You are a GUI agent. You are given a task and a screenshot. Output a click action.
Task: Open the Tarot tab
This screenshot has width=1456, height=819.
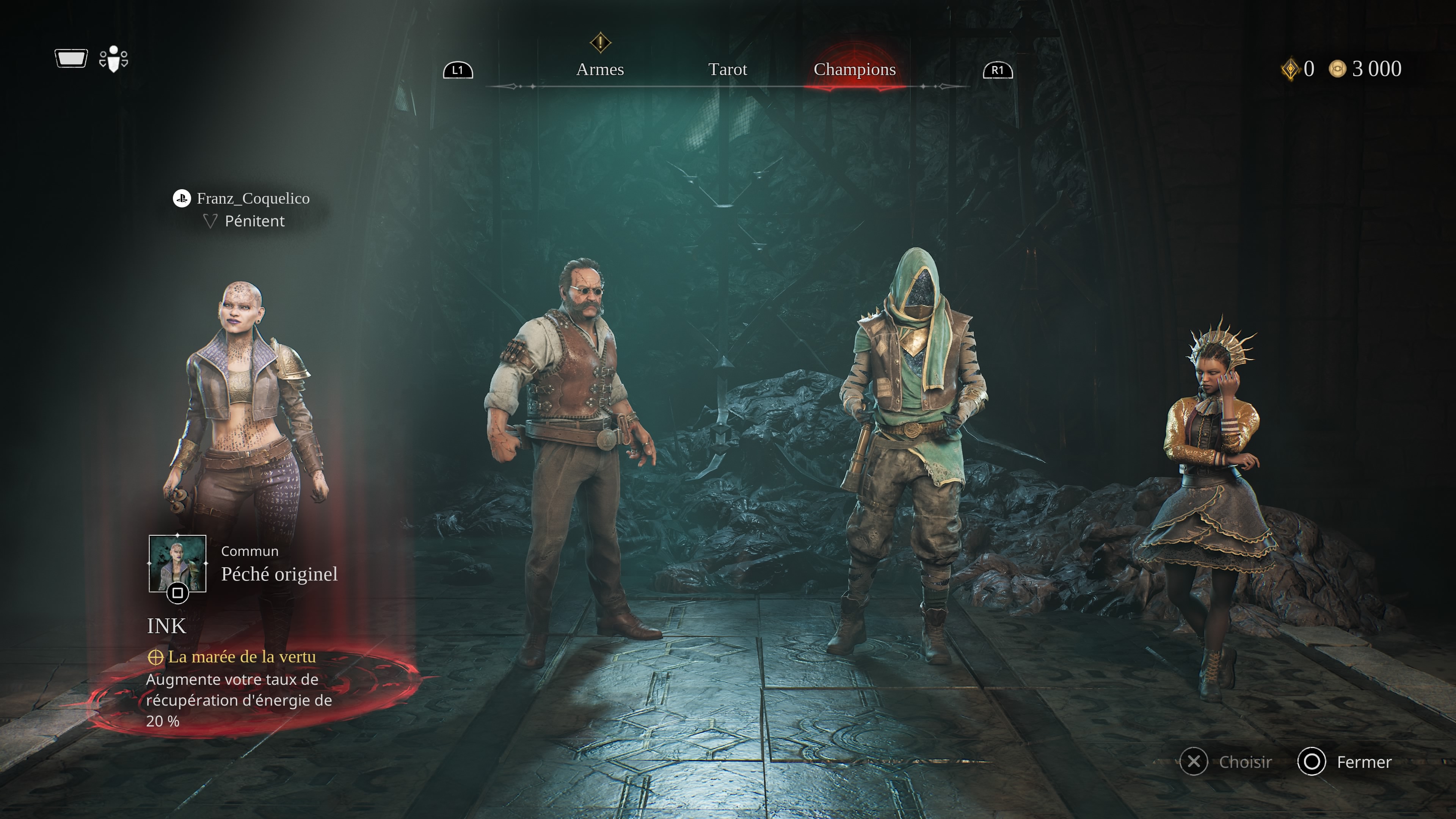pos(728,69)
